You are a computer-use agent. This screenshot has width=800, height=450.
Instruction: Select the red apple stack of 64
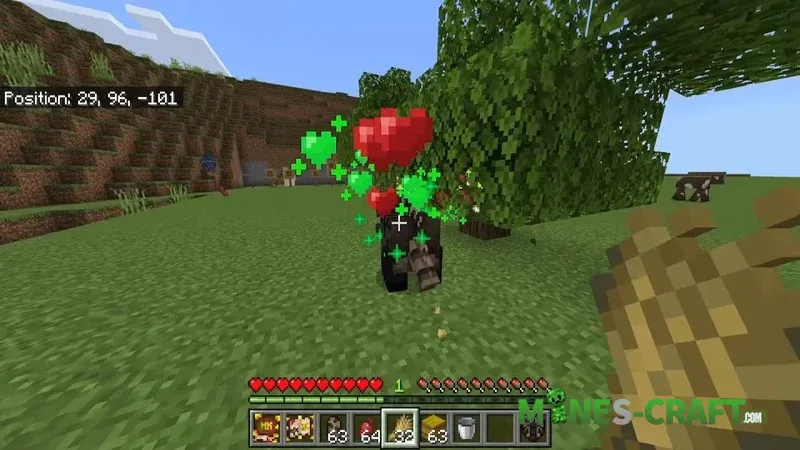367,427
